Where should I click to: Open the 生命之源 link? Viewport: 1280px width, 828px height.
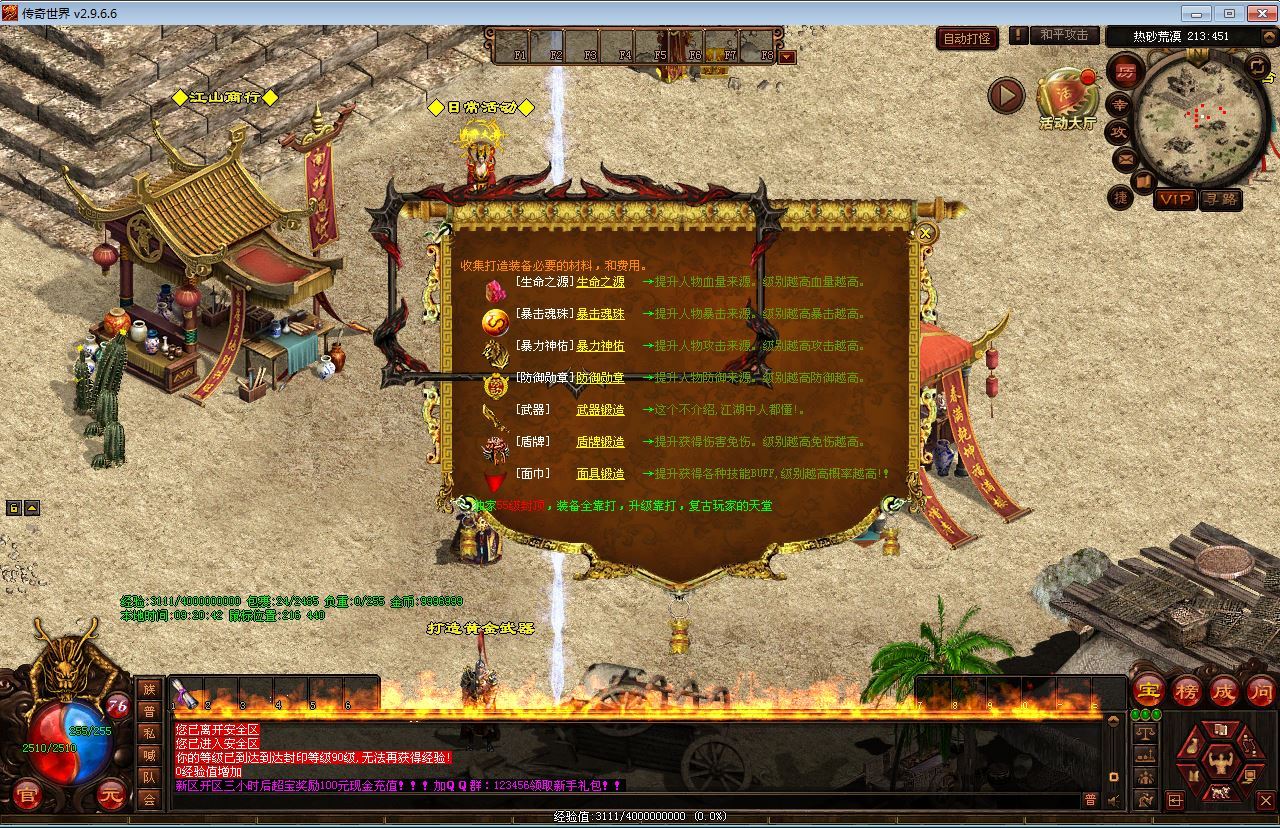(600, 282)
